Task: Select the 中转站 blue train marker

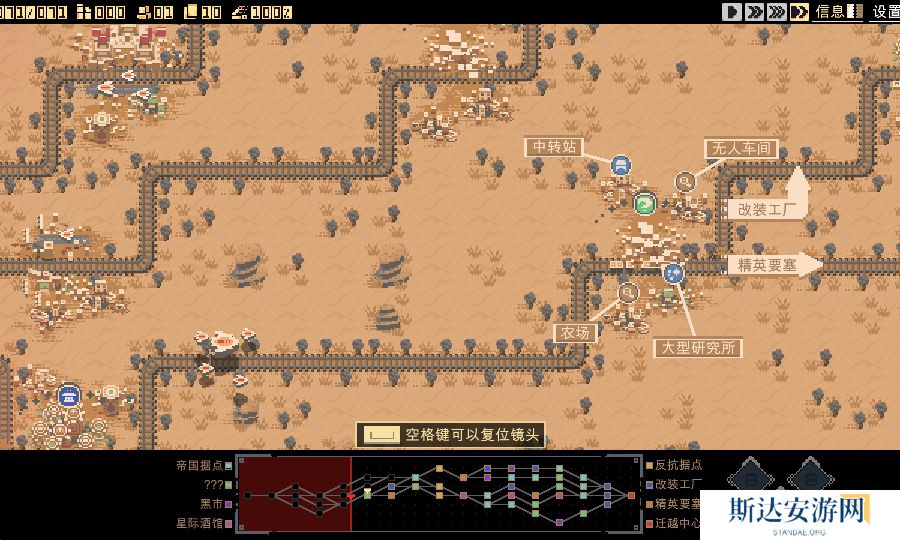Action: point(621,166)
